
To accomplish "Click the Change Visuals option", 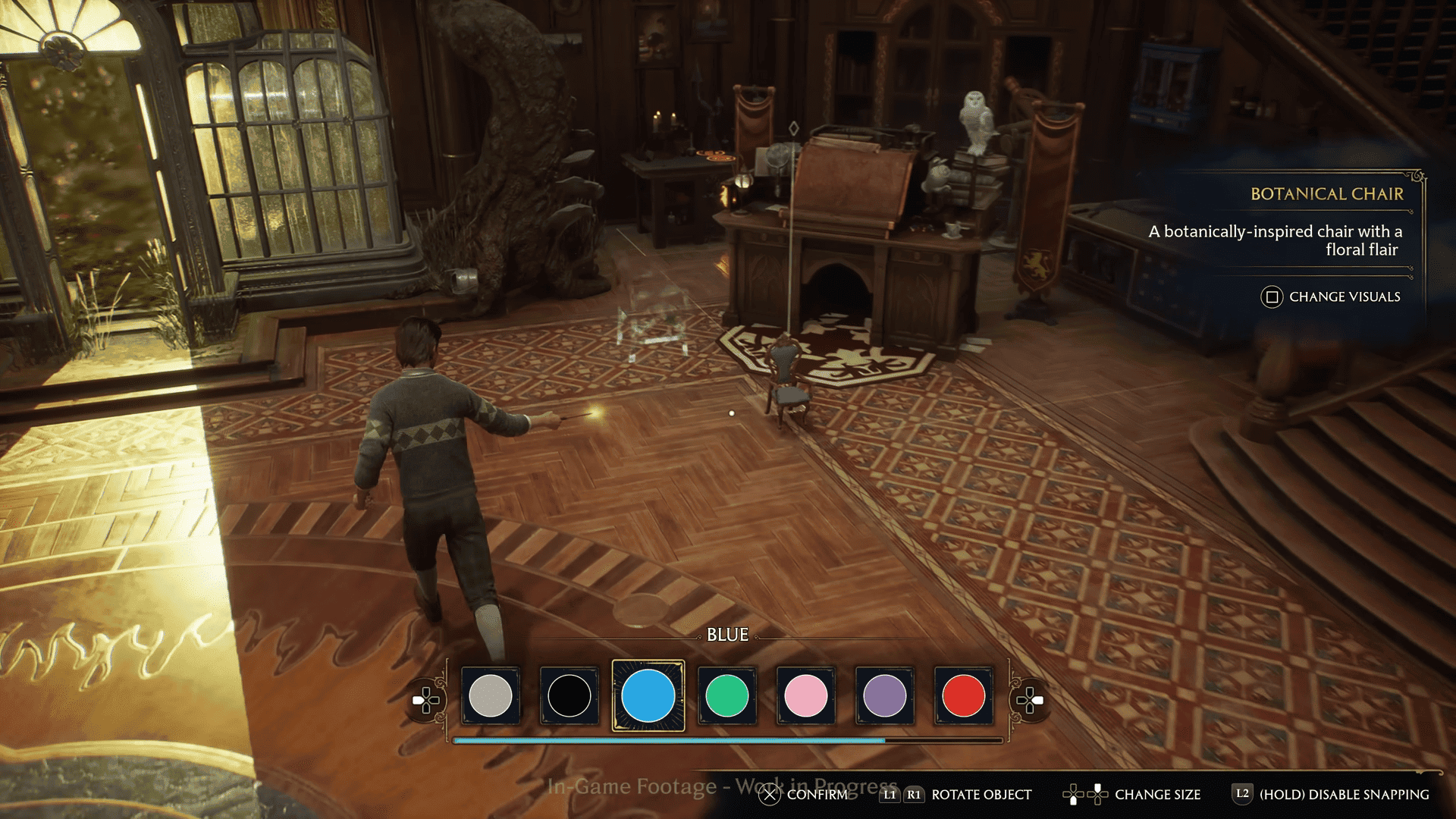I will (1344, 297).
